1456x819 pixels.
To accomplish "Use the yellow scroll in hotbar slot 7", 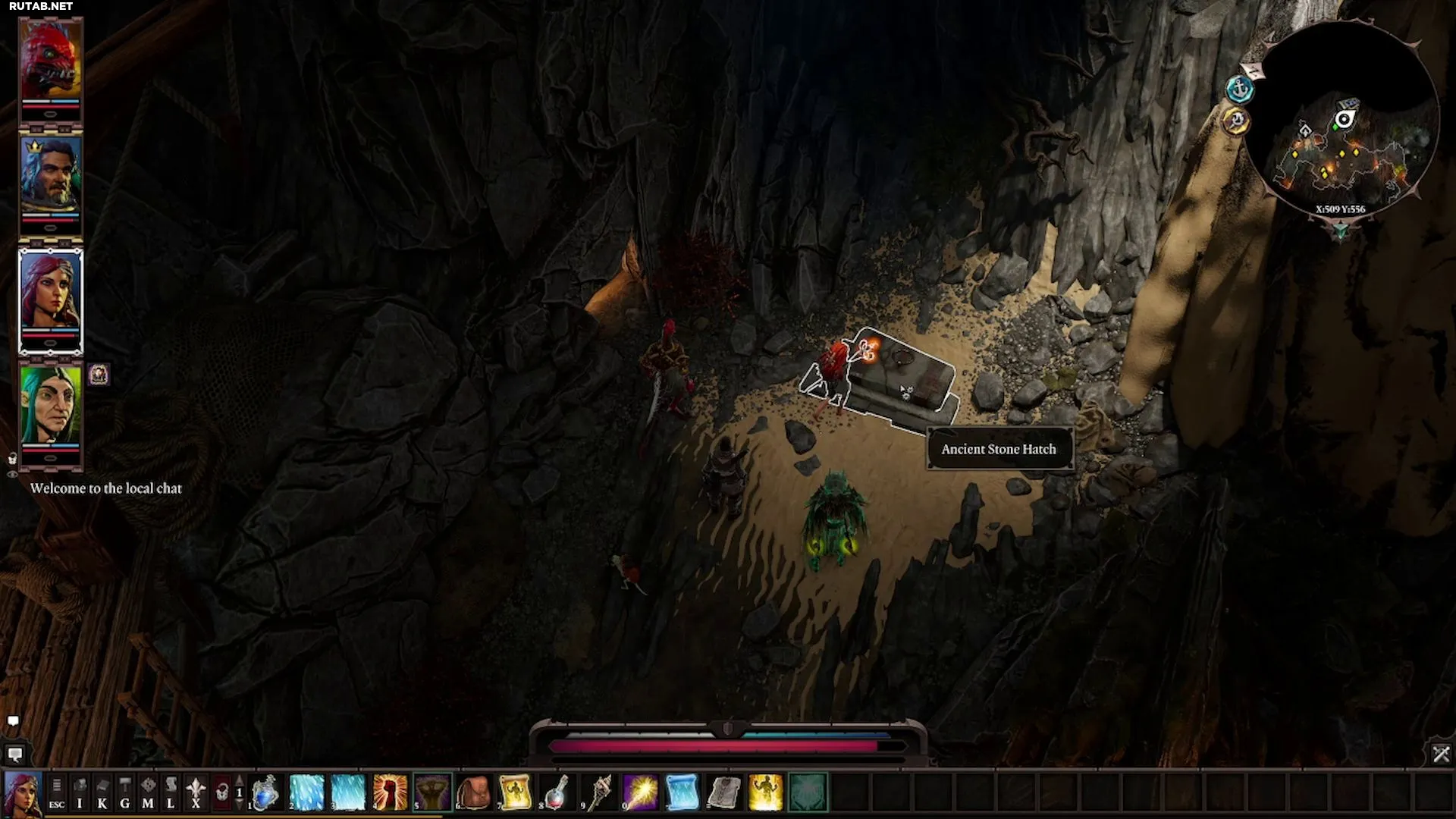I will tap(515, 792).
